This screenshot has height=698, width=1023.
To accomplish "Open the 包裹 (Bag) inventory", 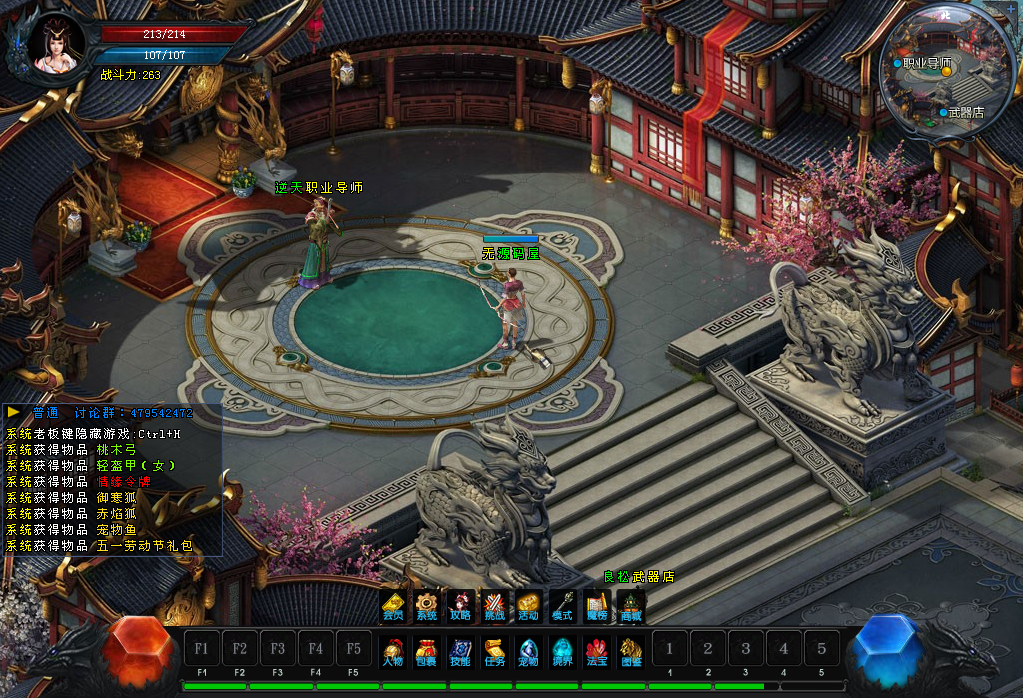I will coord(427,651).
